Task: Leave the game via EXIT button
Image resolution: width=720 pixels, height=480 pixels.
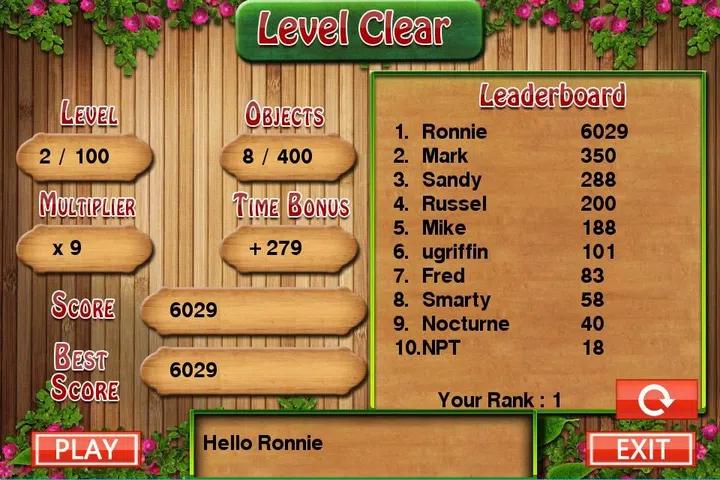Action: coord(641,449)
